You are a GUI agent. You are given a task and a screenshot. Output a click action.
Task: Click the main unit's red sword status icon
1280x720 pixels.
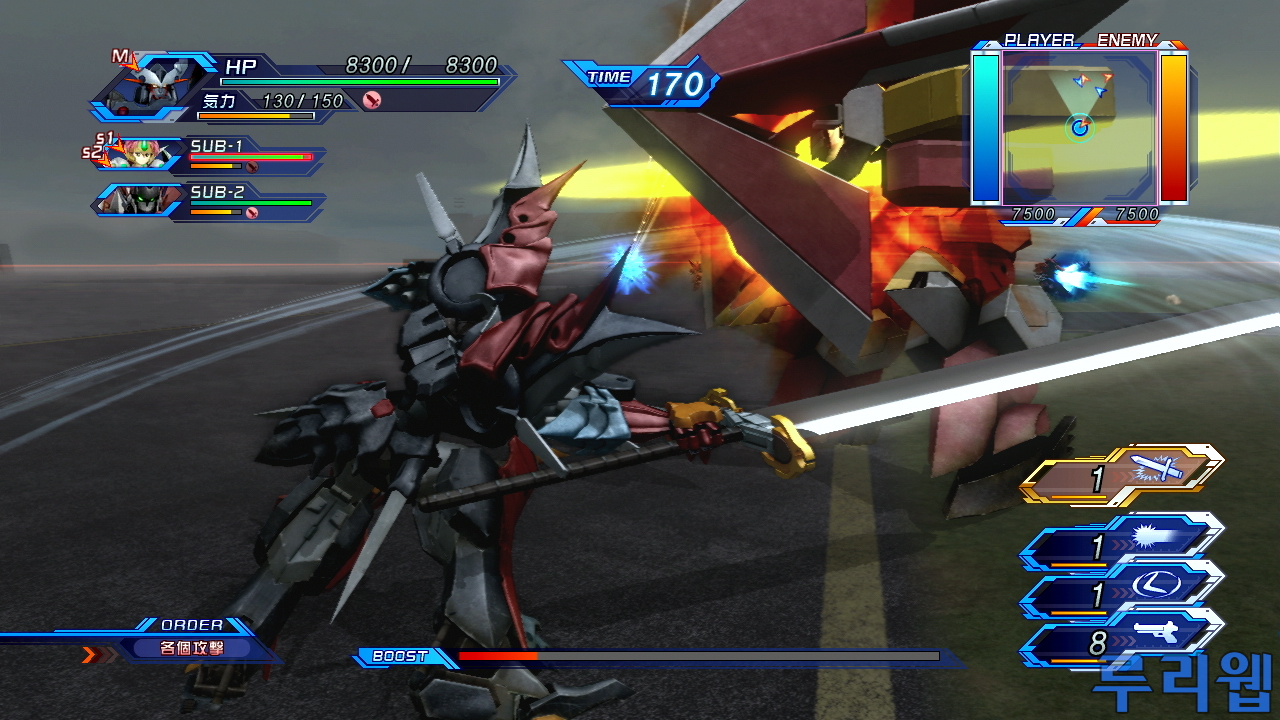[372, 100]
